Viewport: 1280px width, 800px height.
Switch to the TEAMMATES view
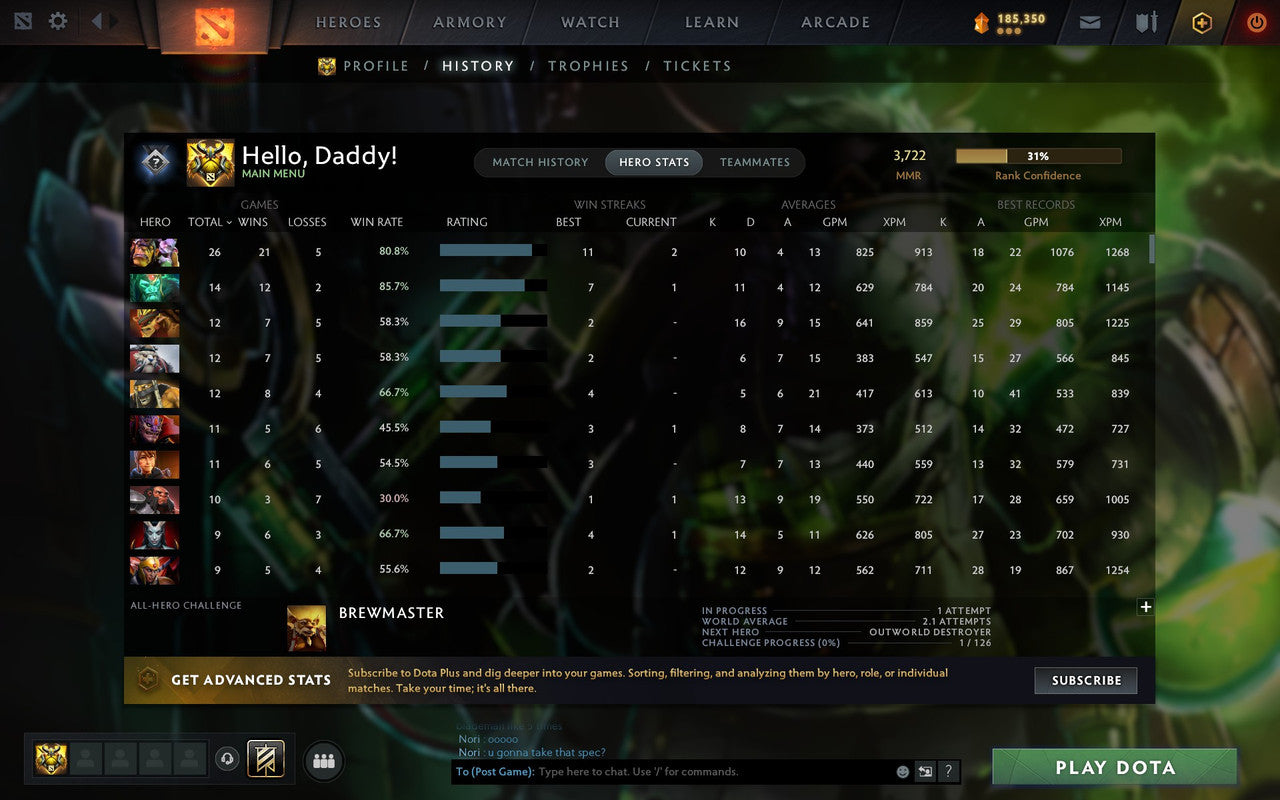(755, 162)
